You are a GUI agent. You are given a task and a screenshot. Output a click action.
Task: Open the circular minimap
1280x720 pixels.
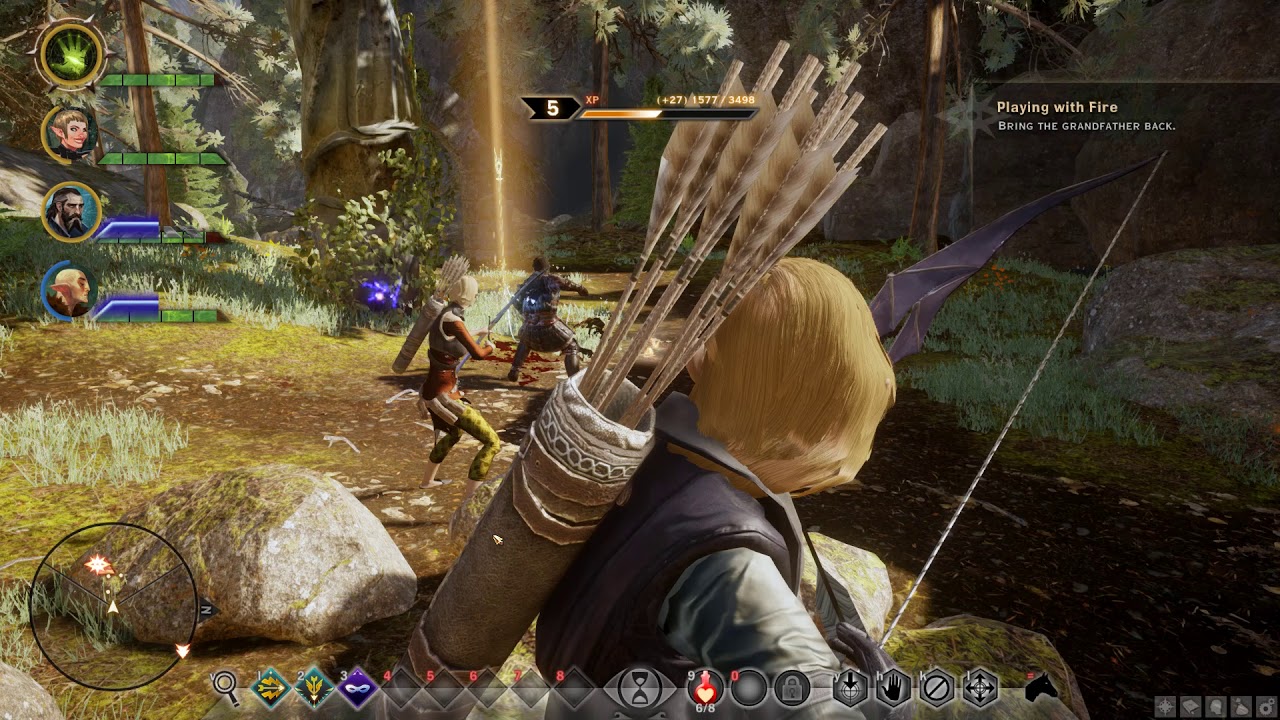pos(113,607)
